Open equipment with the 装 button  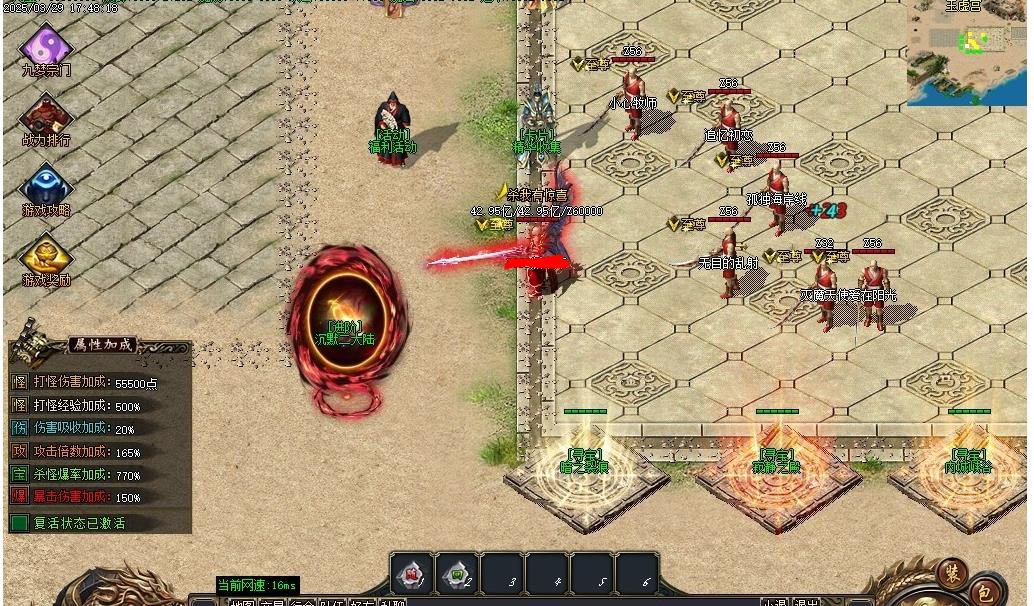pos(951,573)
